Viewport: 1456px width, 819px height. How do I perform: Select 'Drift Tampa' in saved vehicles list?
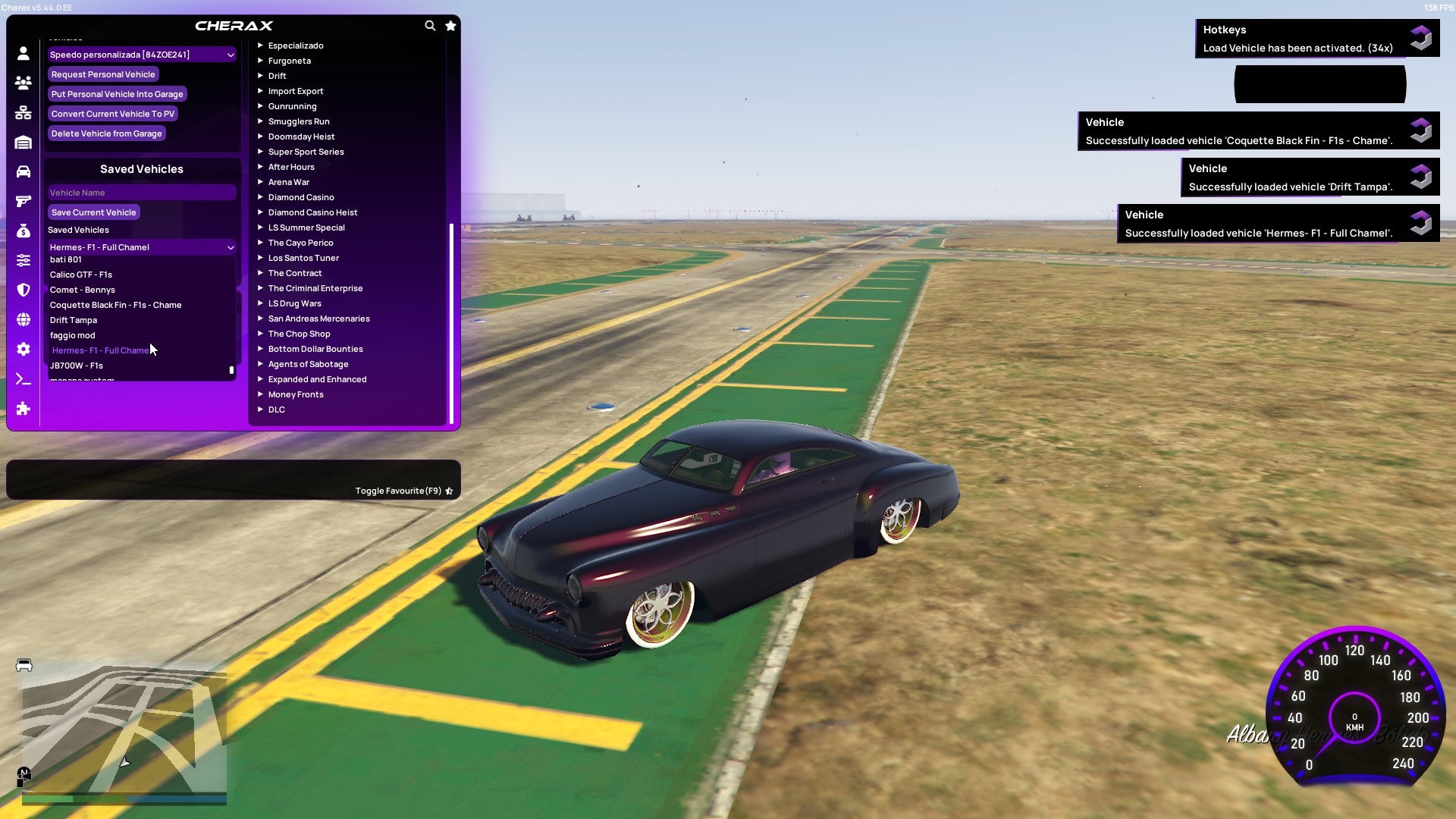click(x=73, y=319)
